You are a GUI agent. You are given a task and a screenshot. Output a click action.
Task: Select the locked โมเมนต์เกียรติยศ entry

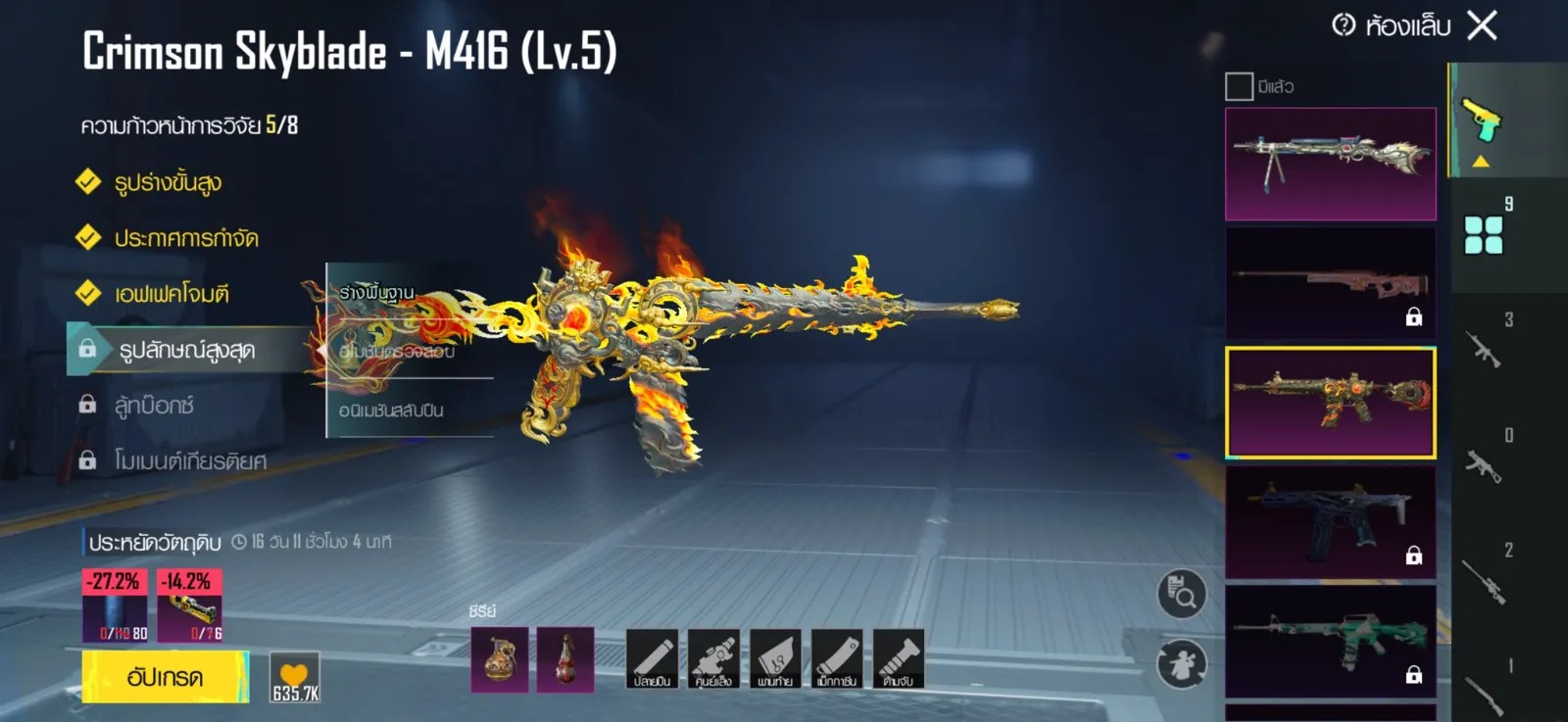pos(189,461)
